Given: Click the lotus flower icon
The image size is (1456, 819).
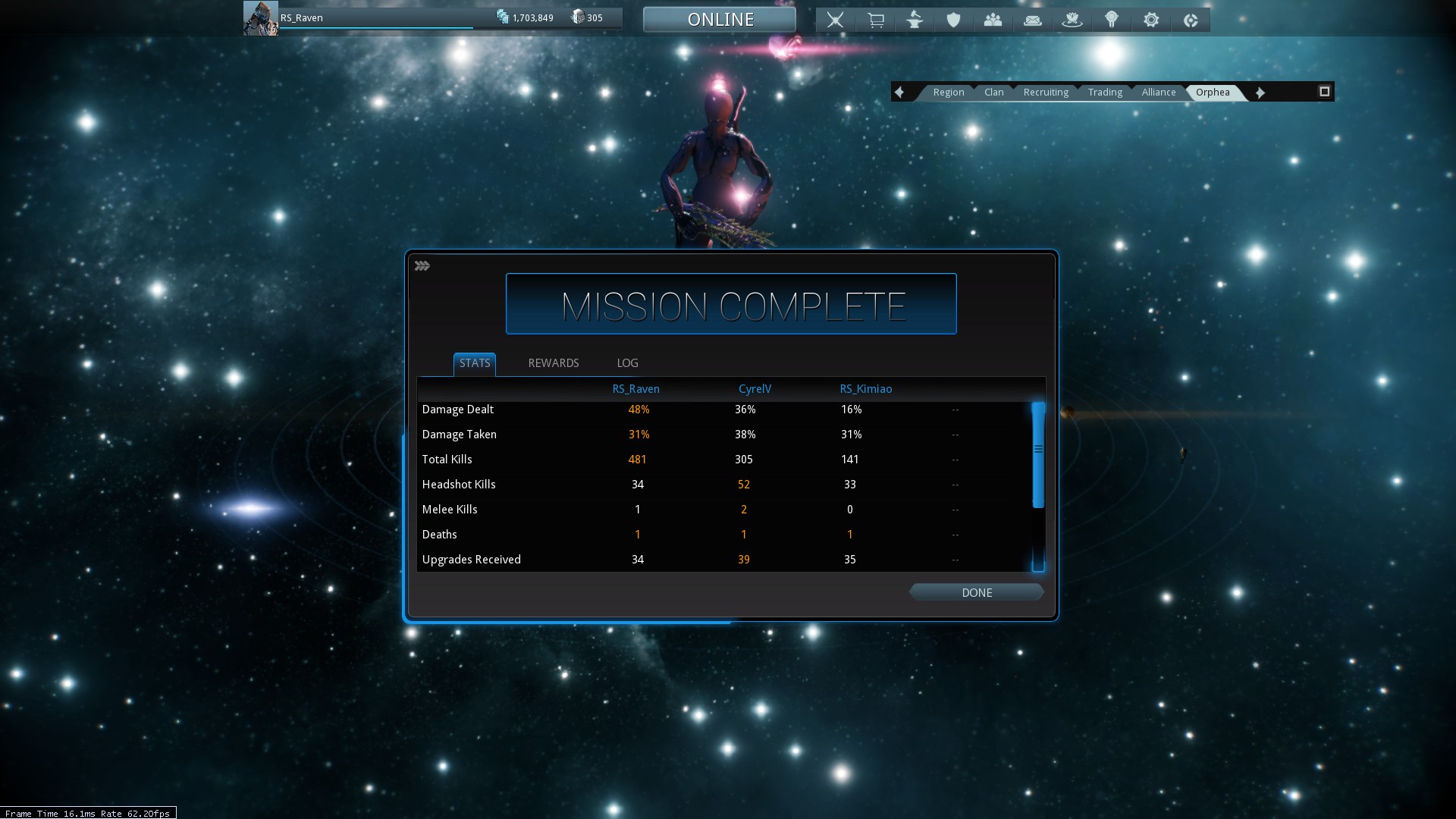Looking at the screenshot, I should 1072,20.
